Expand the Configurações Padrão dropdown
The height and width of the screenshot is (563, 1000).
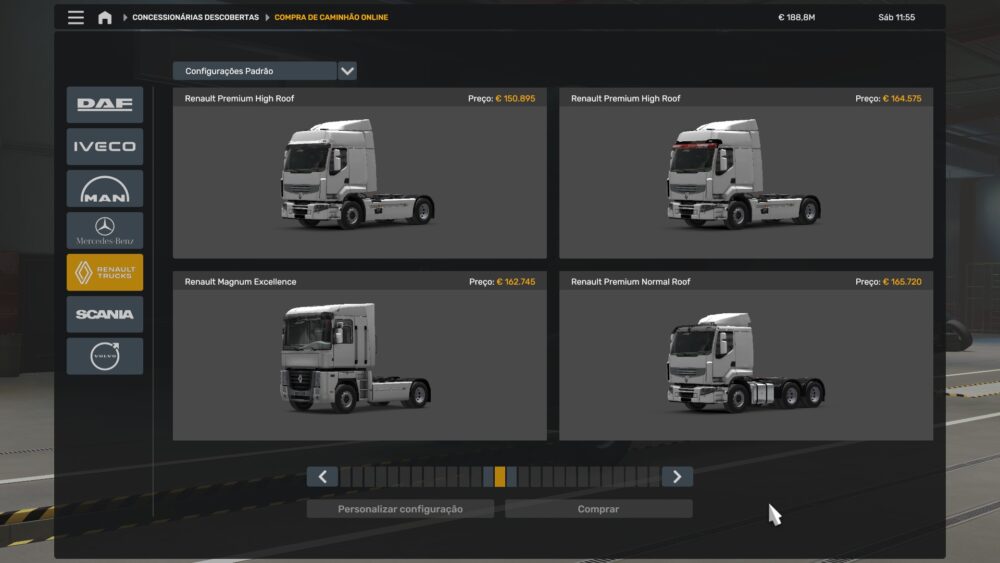click(347, 71)
